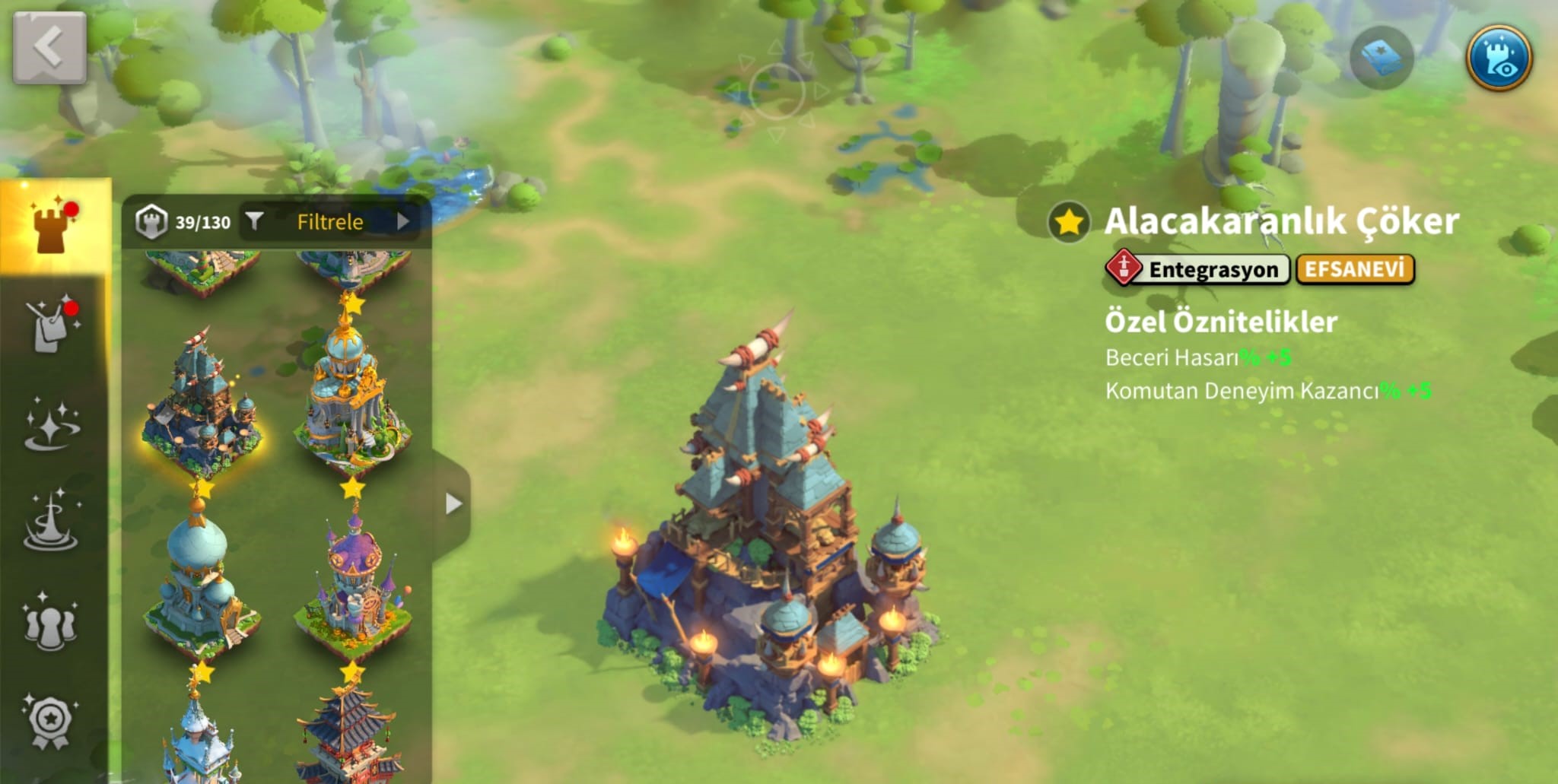Go back using the arrow button
This screenshot has height=784, width=1558.
[x=49, y=47]
